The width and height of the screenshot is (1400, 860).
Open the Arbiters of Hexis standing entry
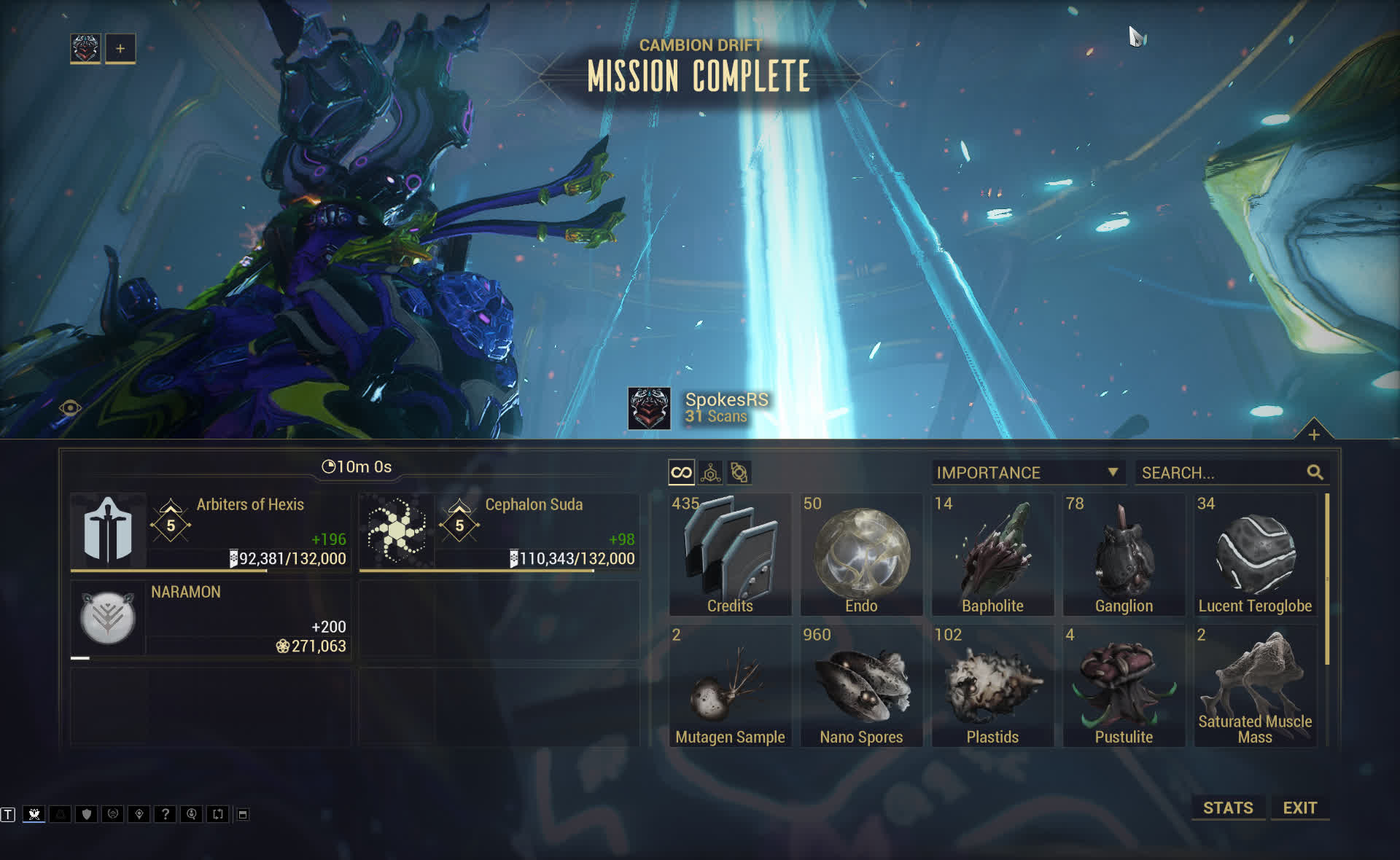point(211,532)
